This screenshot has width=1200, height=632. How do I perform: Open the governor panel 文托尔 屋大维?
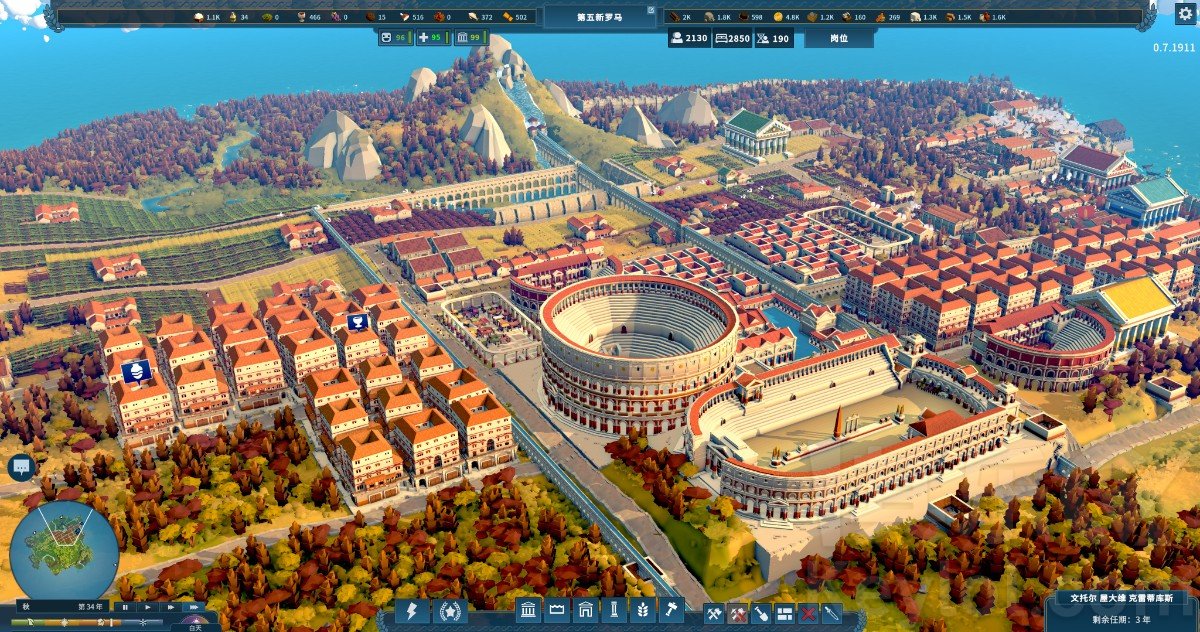tap(1120, 598)
